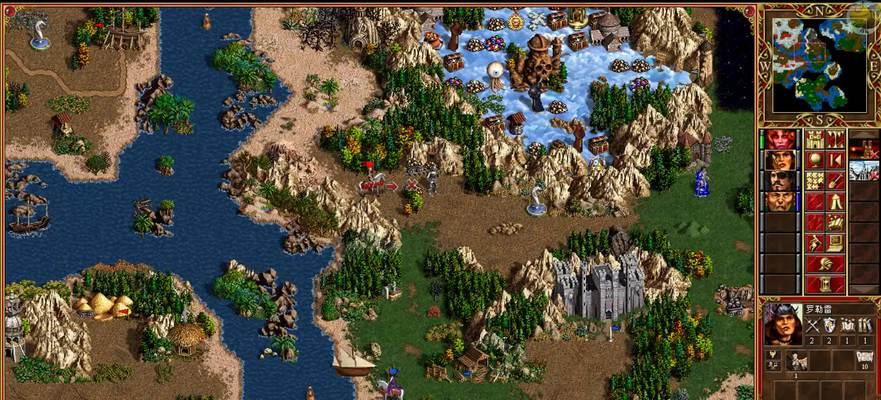This screenshot has width=881, height=400.
Task: Open the selected hero's large portrait
Action: pos(781,325)
